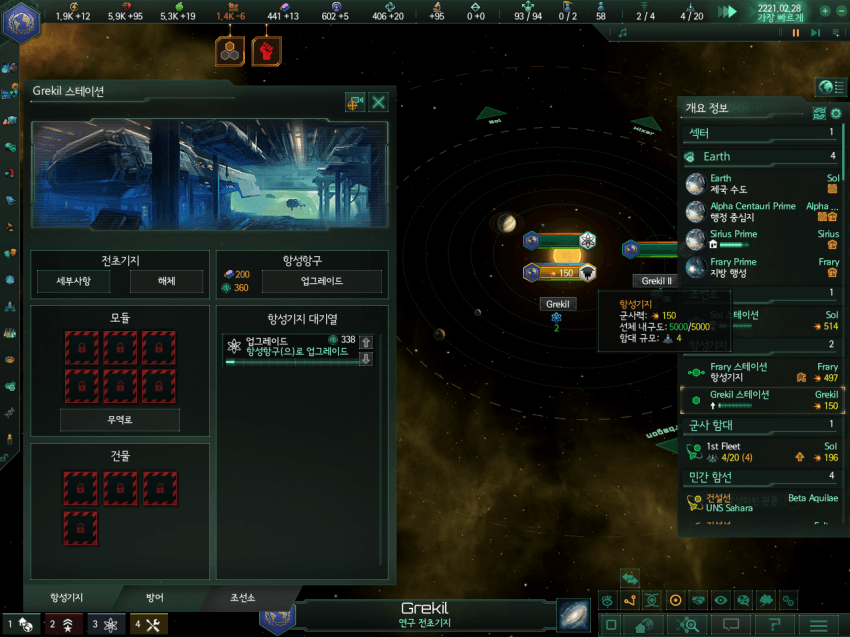Screen dimensions: 850x637
Task: Open the 무역로 trade route button
Action: (120, 420)
